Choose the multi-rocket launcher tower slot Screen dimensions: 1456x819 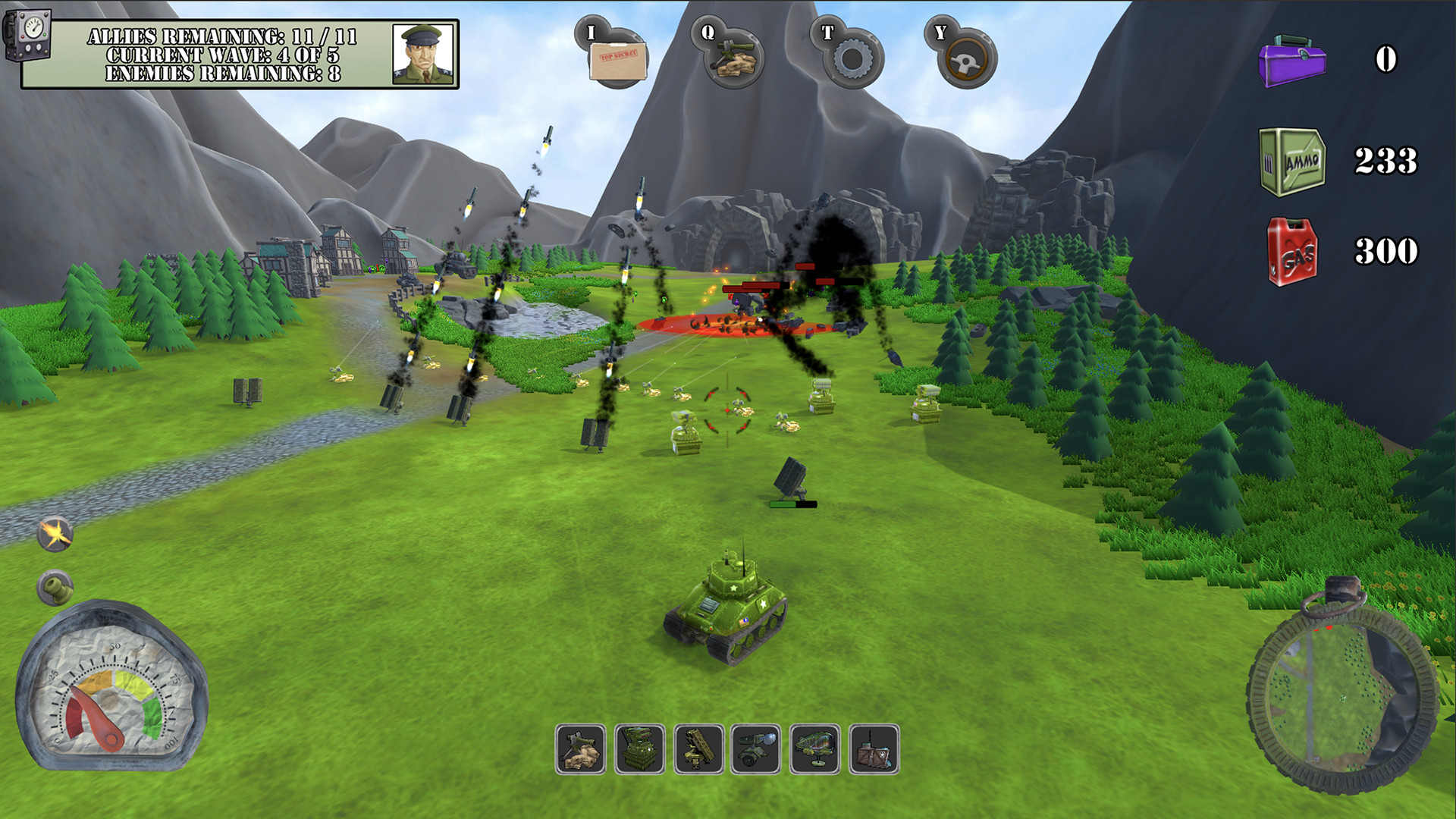coord(639,749)
